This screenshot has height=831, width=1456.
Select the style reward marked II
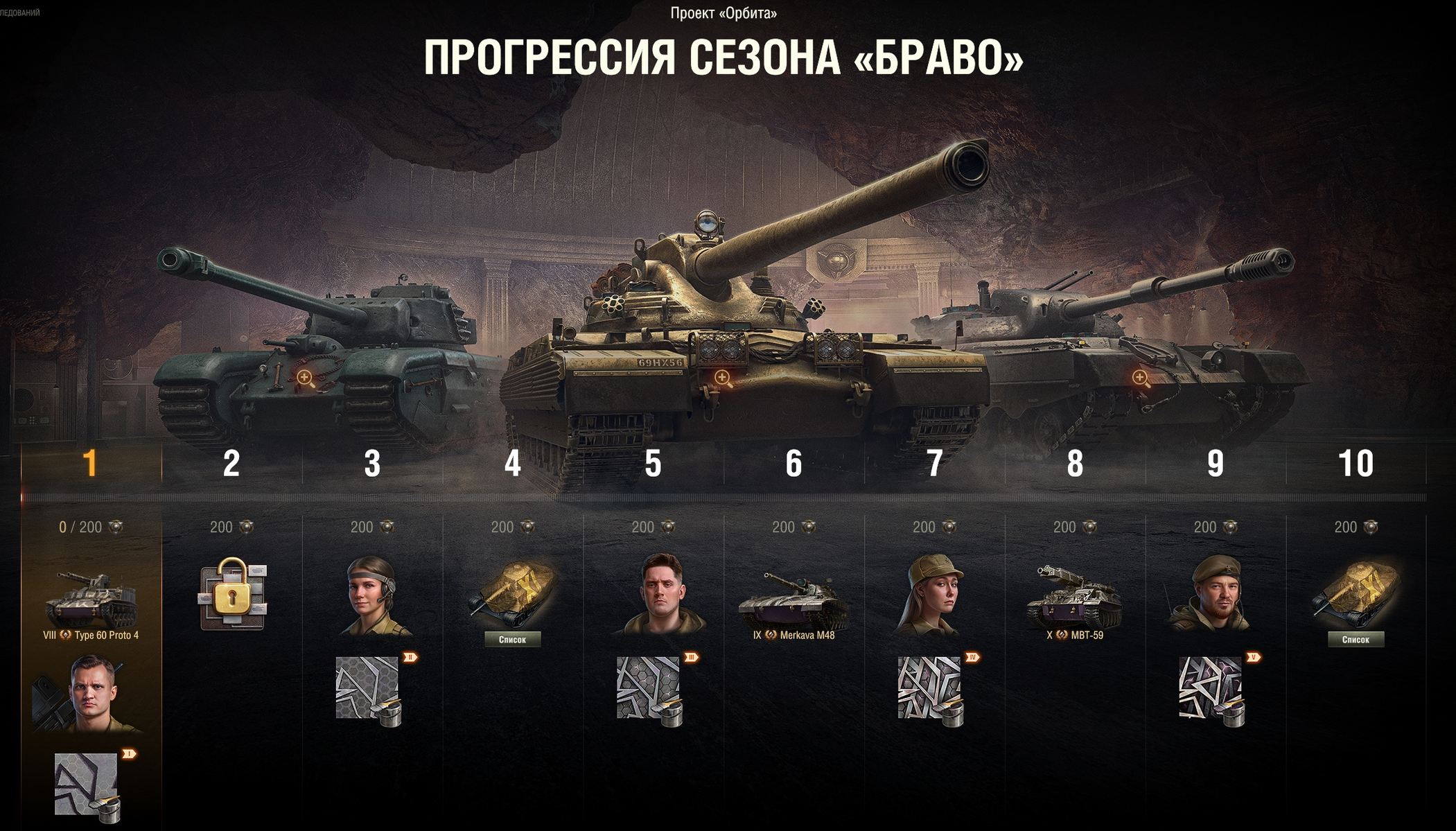[x=369, y=690]
